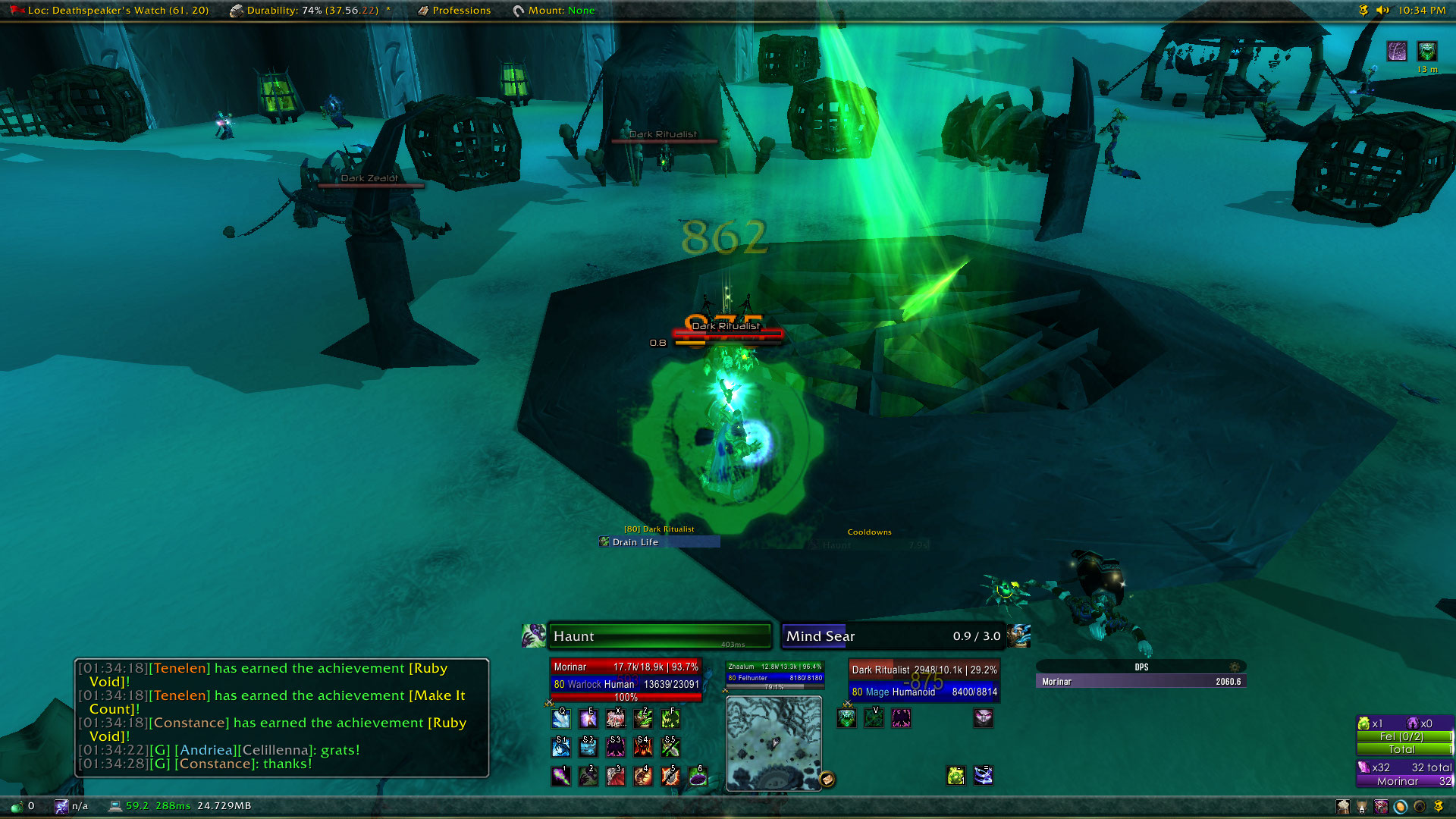
Task: Select the Dark Ritualist target frame
Action: (924, 680)
